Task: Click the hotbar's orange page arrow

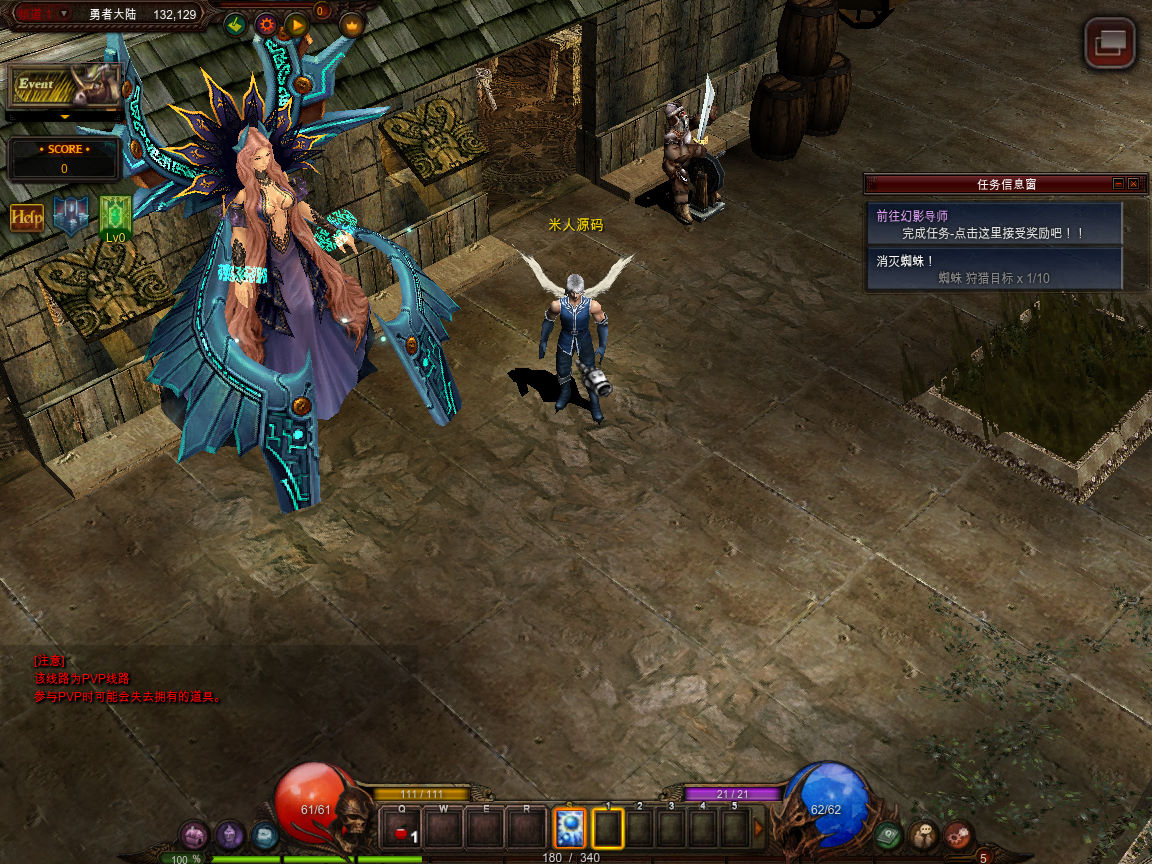Action: 759,829
